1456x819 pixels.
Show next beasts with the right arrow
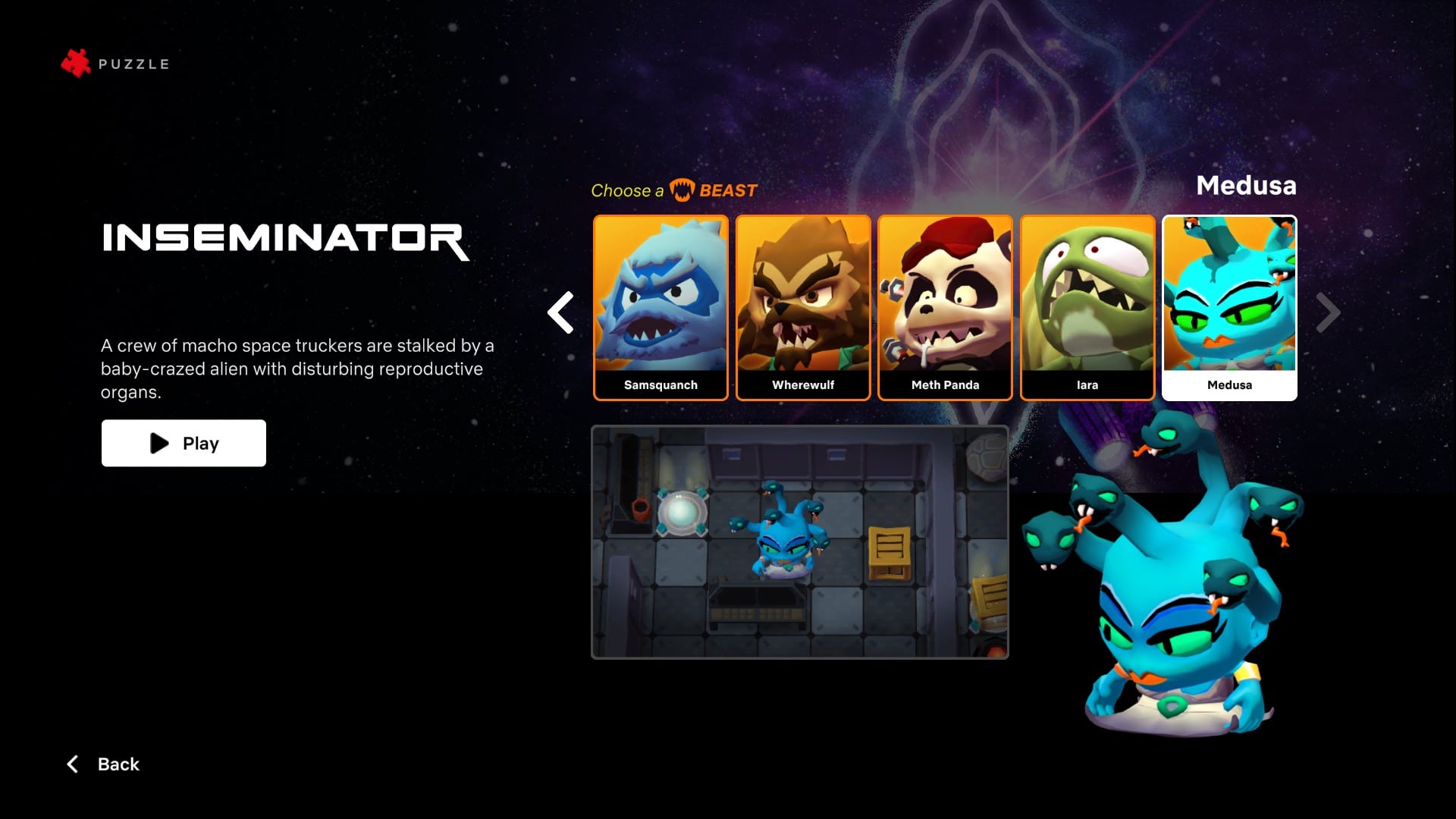click(x=1328, y=312)
